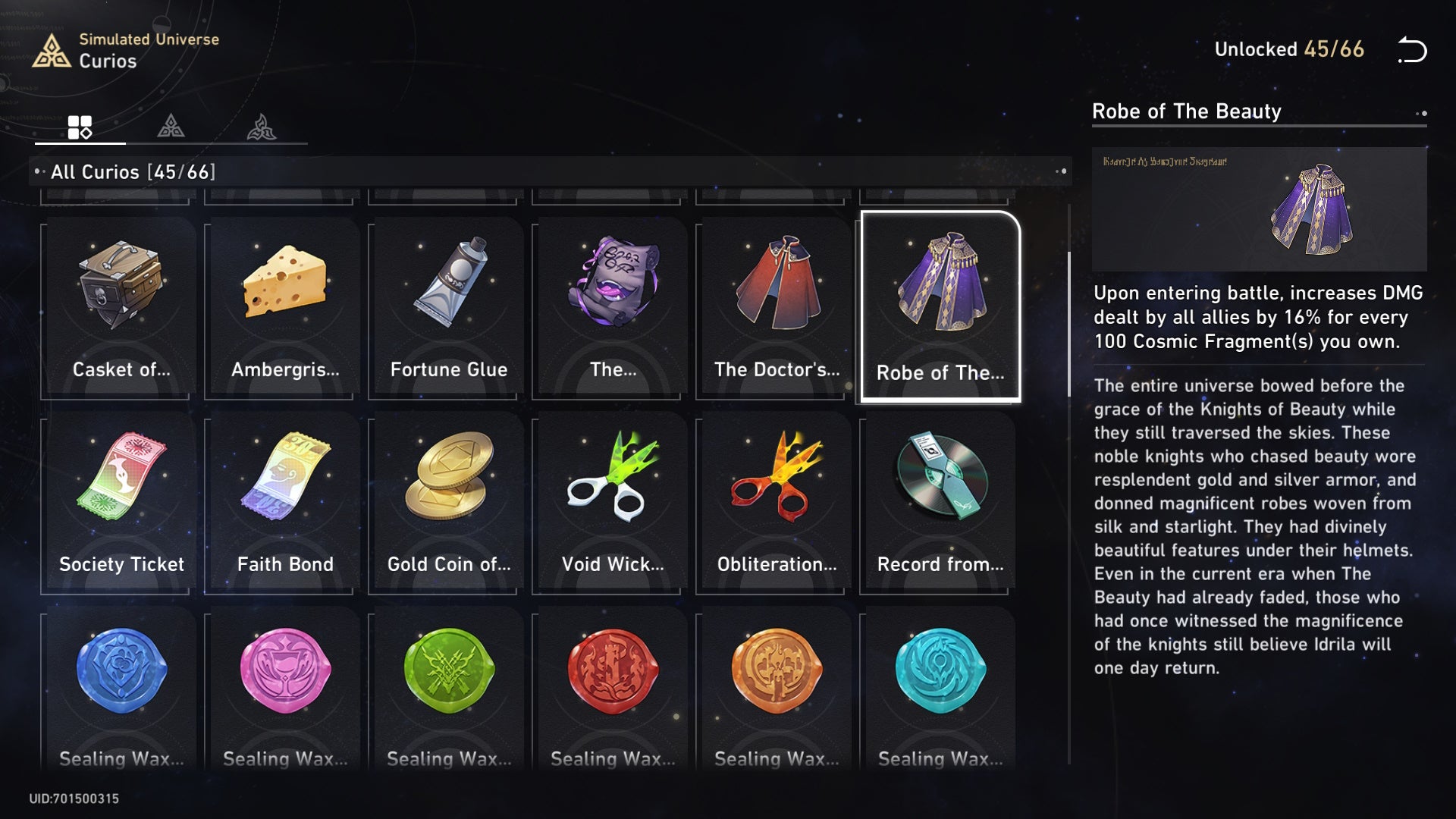Go back using the return arrow
The width and height of the screenshot is (1456, 819).
[1412, 50]
